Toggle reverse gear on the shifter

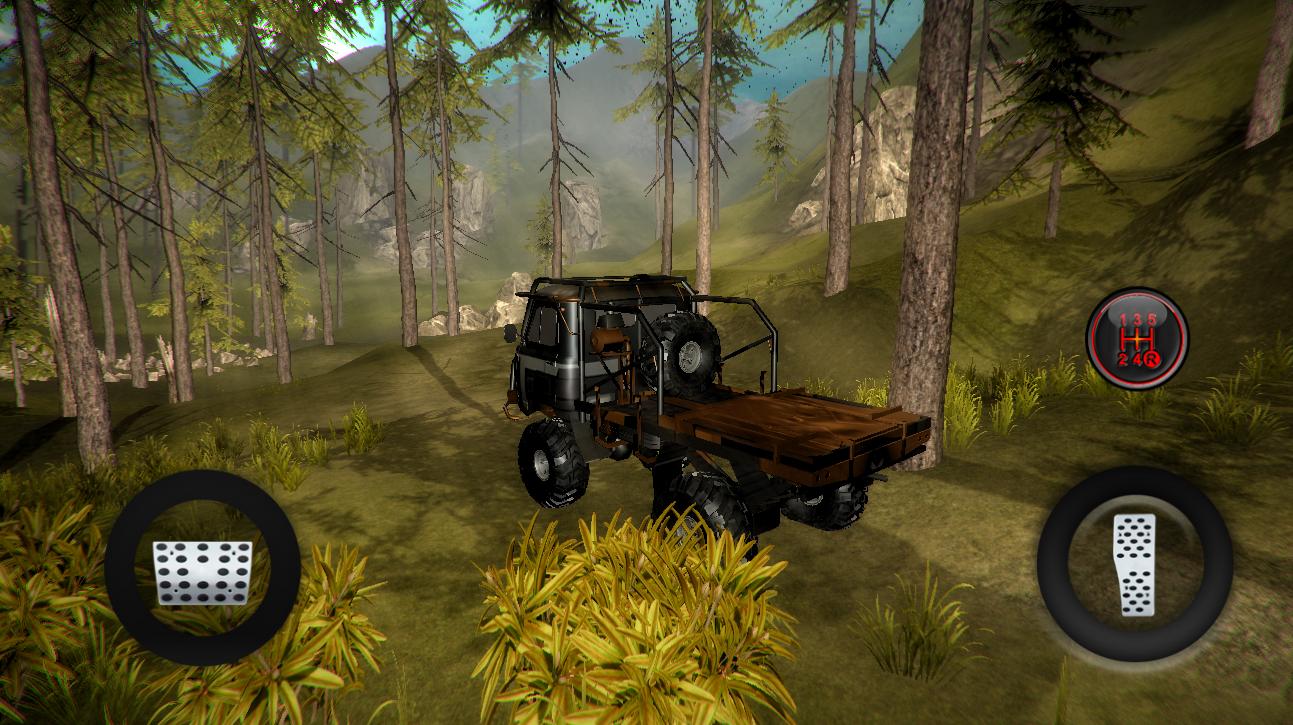click(x=1152, y=360)
